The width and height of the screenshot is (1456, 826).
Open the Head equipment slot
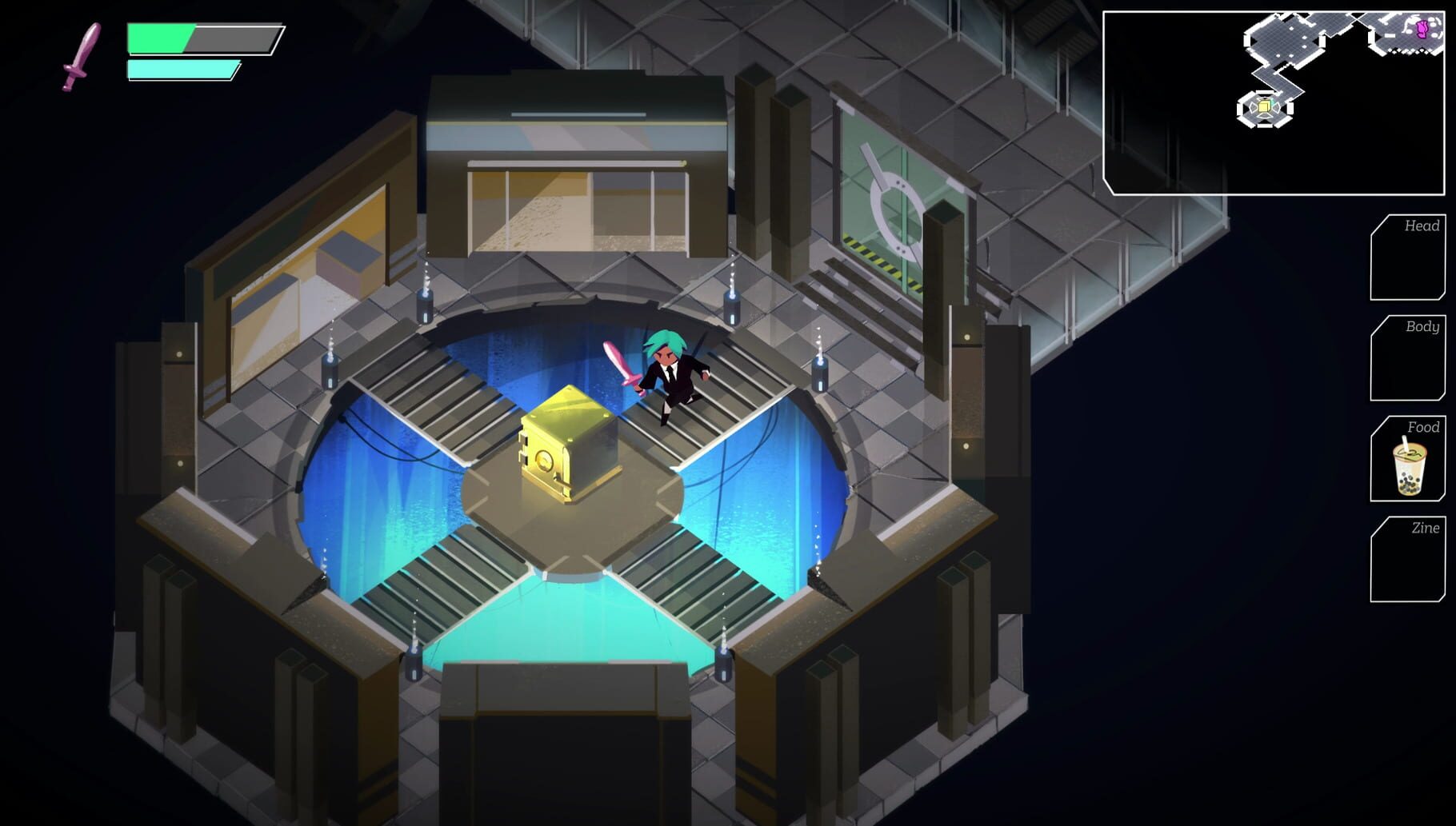(x=1406, y=256)
